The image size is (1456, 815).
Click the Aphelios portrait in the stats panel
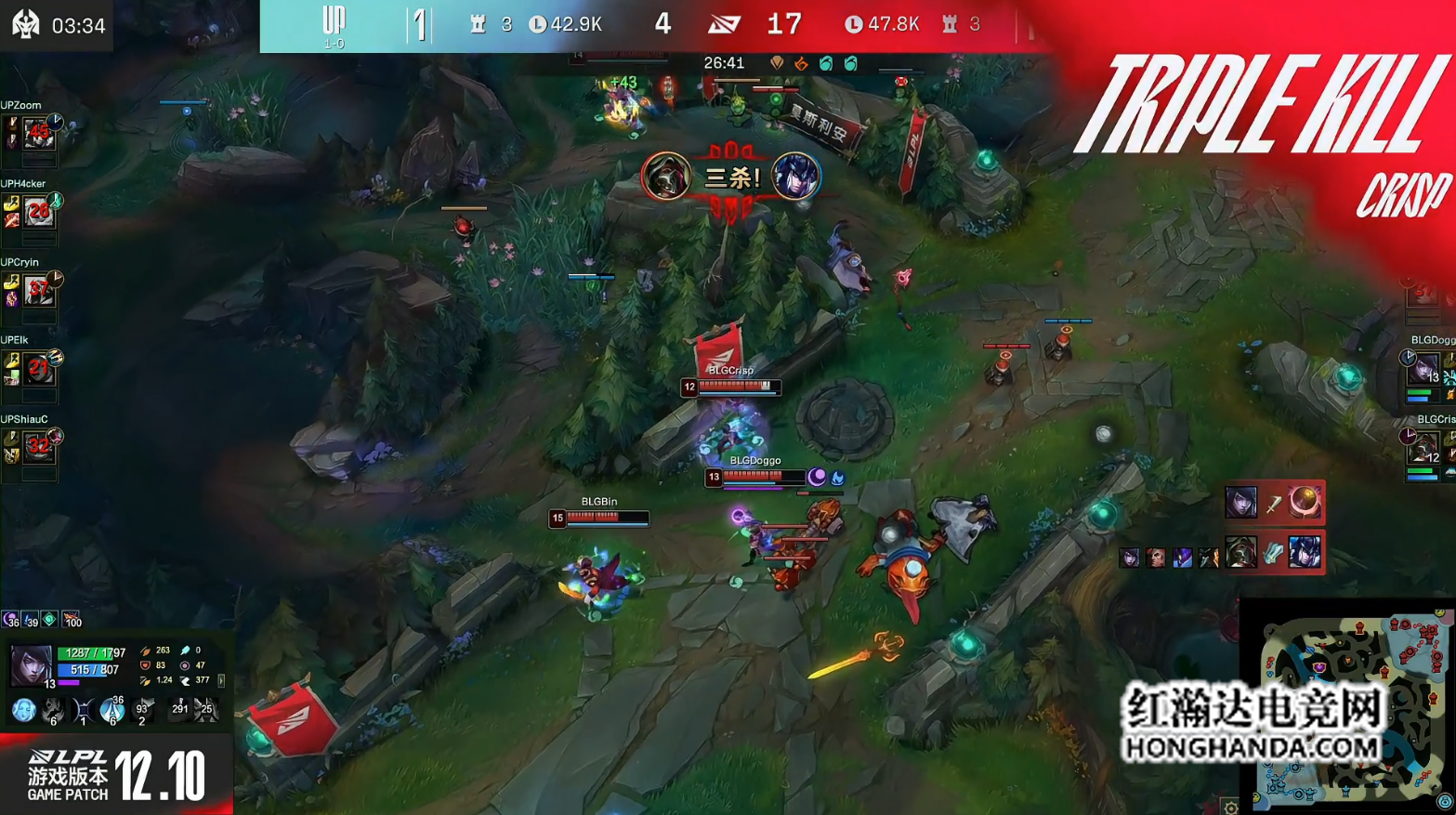[30, 665]
